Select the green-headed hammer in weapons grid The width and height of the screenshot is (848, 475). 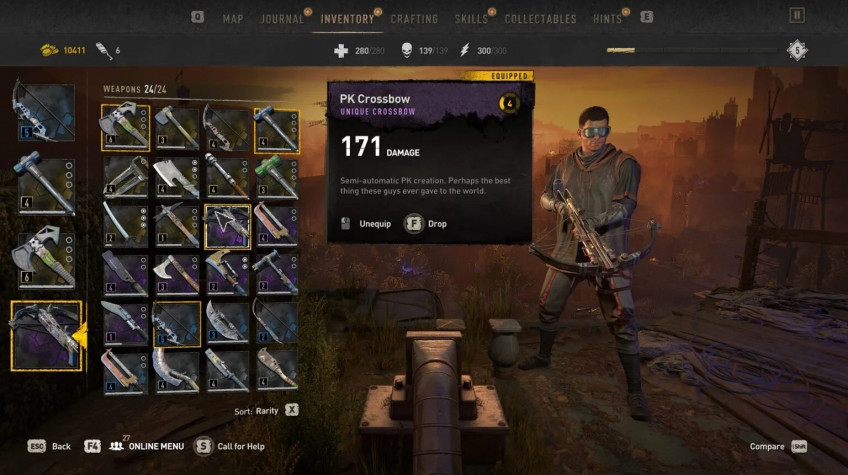pos(276,177)
